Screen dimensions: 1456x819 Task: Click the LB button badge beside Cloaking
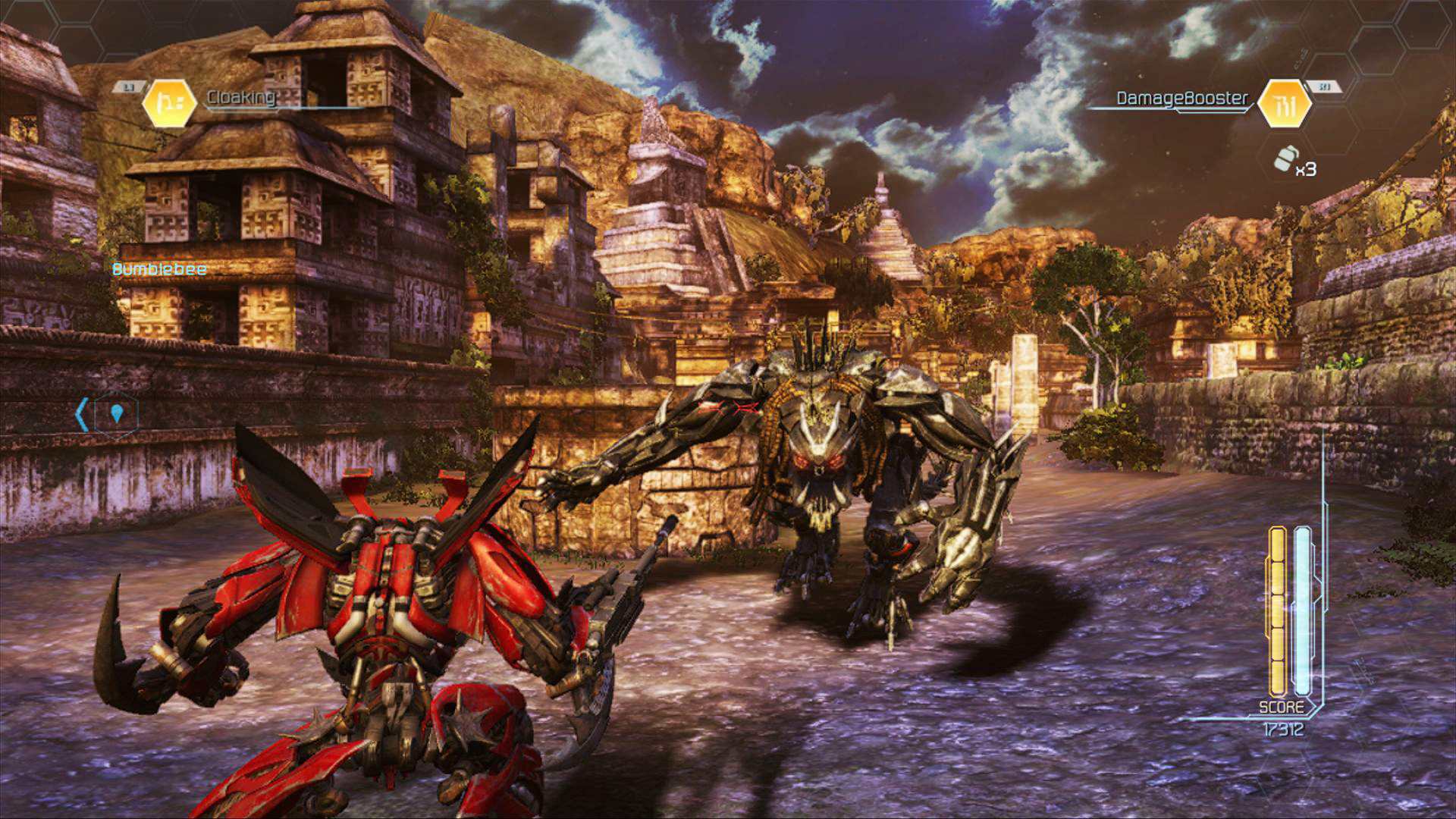pos(129,86)
